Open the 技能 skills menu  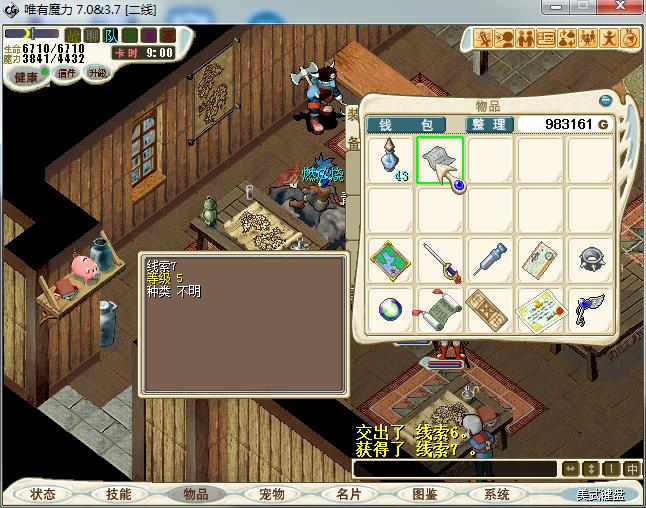click(119, 494)
